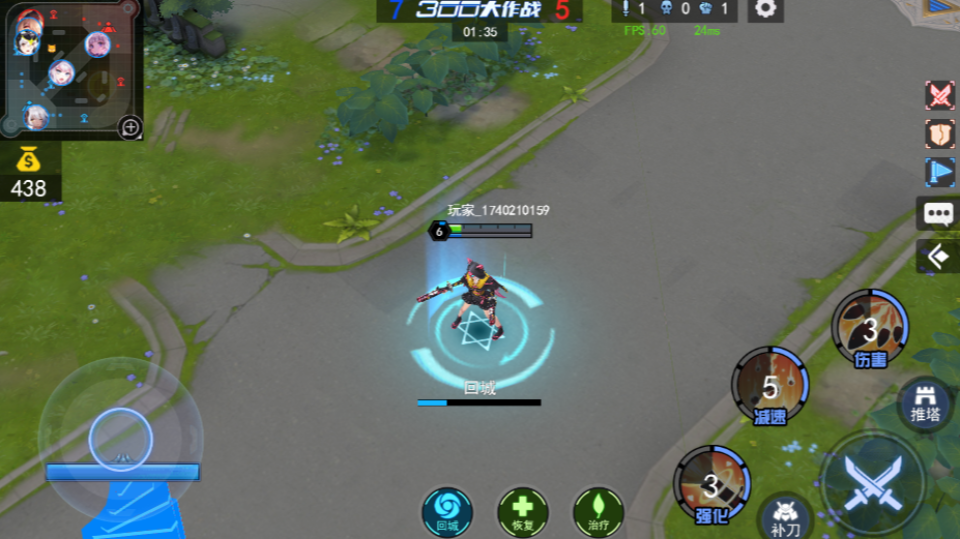The height and width of the screenshot is (539, 960).
Task: Send the crossed swords attack signal
Action: pyautogui.click(x=940, y=95)
